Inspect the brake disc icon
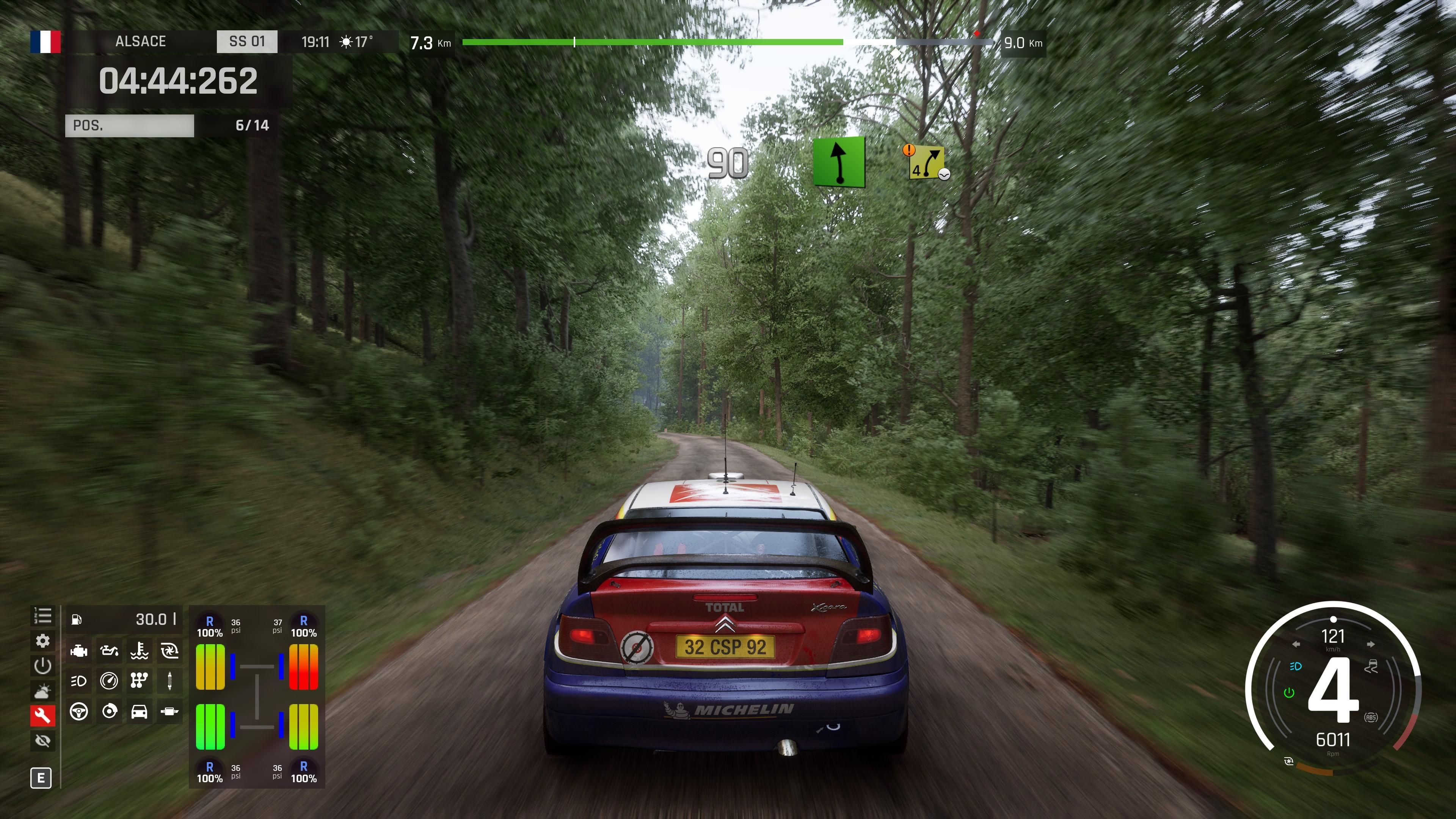 click(x=109, y=711)
